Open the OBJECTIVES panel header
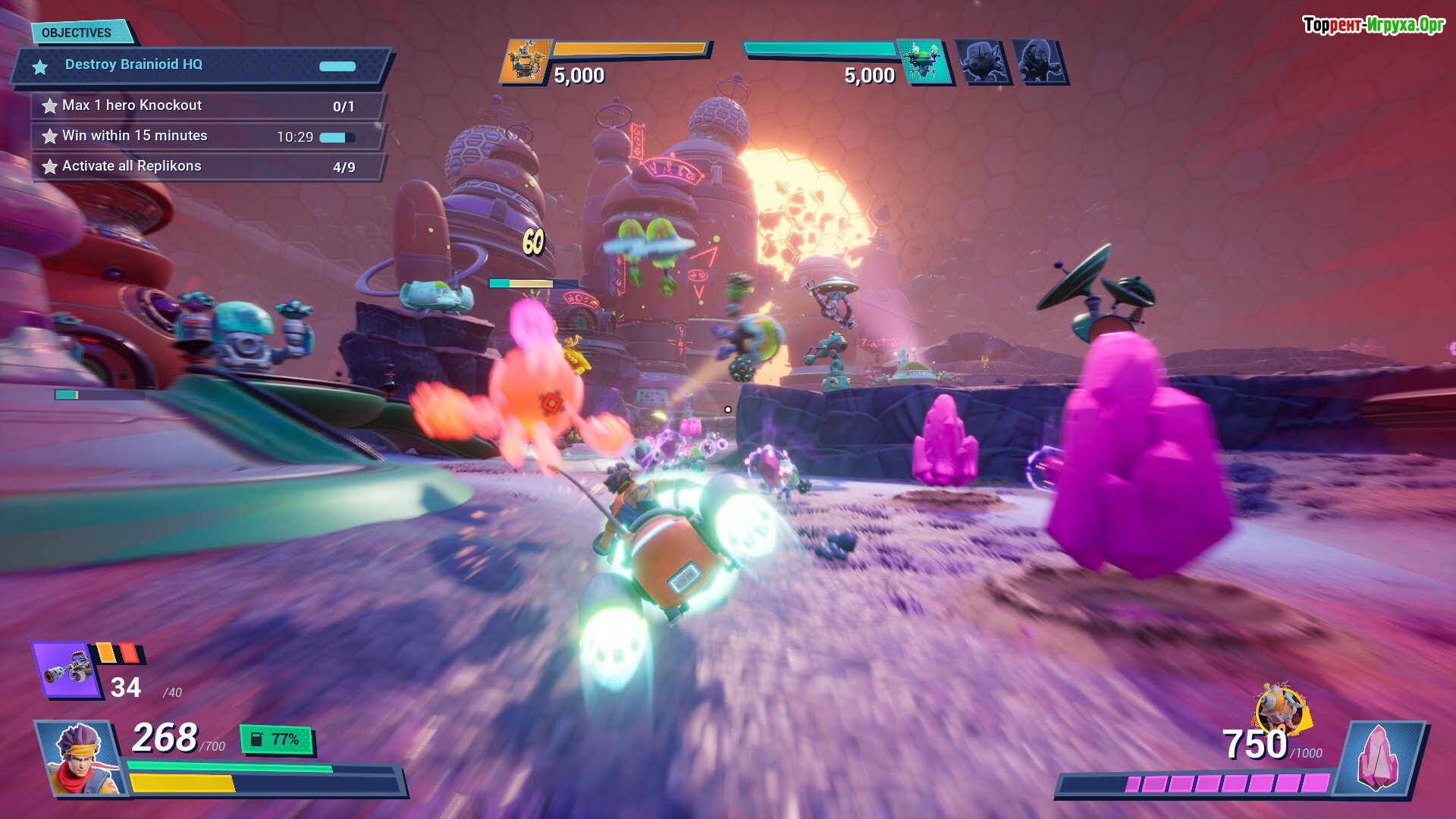This screenshot has height=819, width=1456. coord(77,33)
